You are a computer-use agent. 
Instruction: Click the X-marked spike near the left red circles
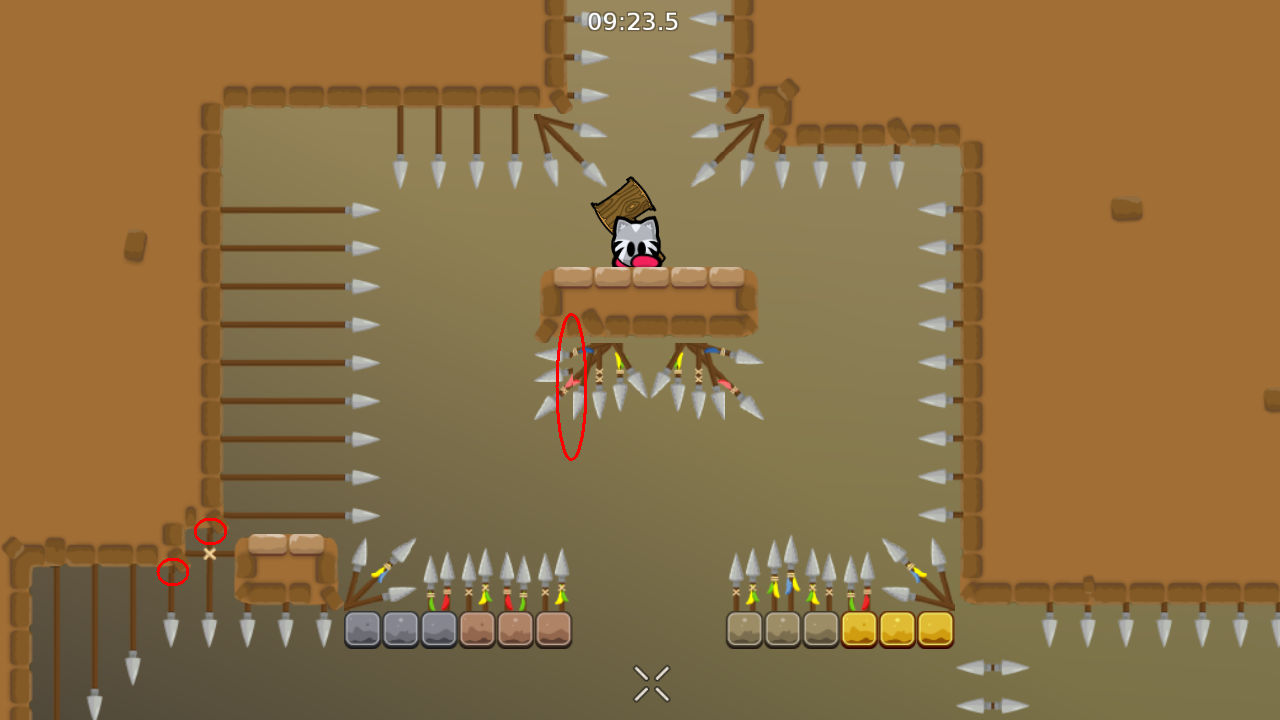[208, 553]
